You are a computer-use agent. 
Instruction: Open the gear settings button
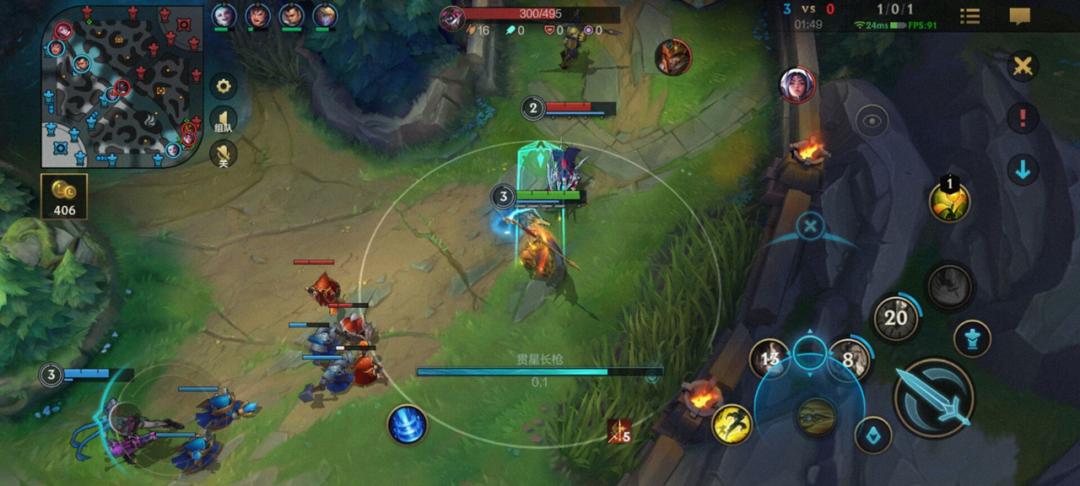click(x=223, y=86)
